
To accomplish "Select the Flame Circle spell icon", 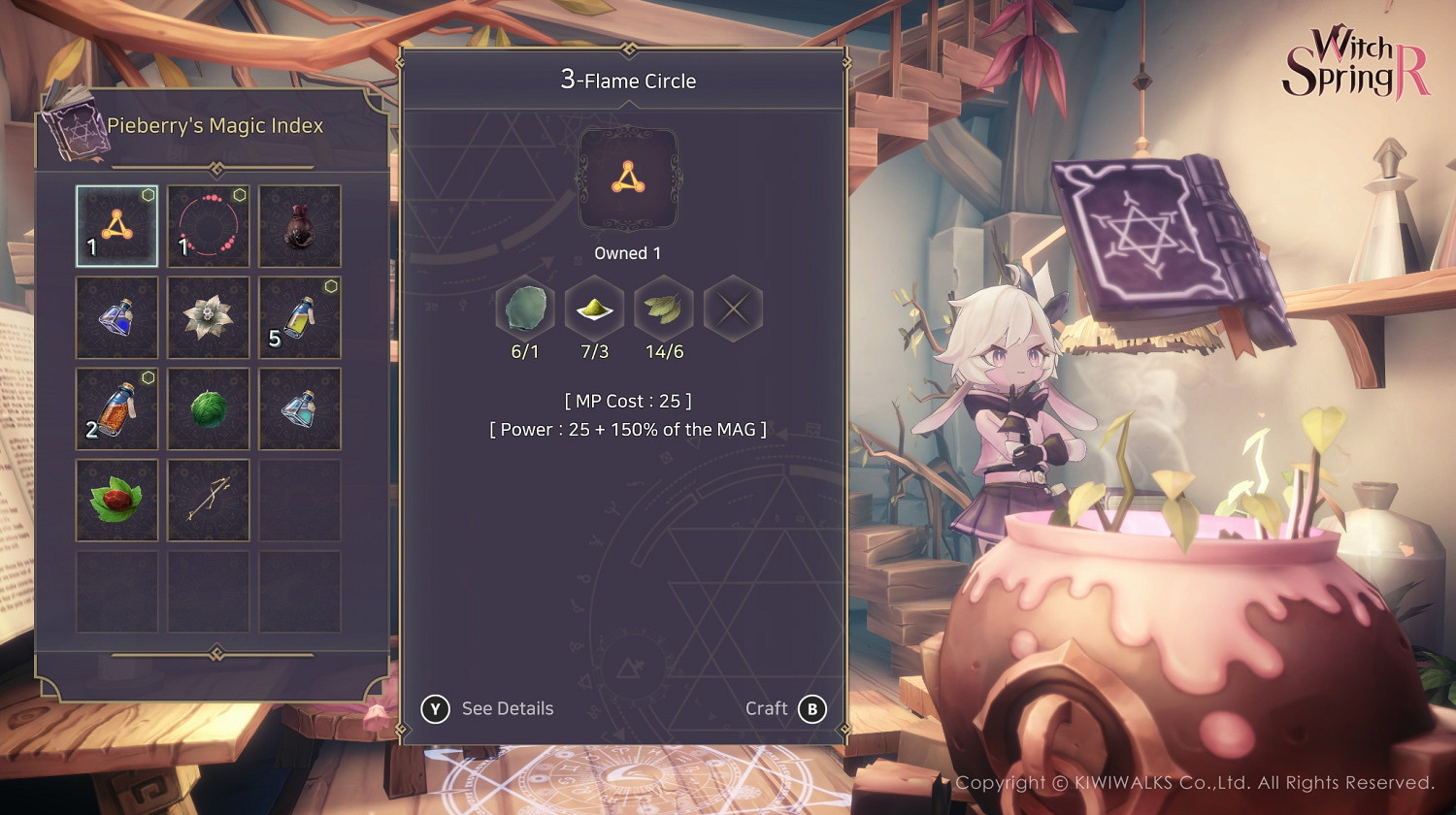I will tap(116, 226).
